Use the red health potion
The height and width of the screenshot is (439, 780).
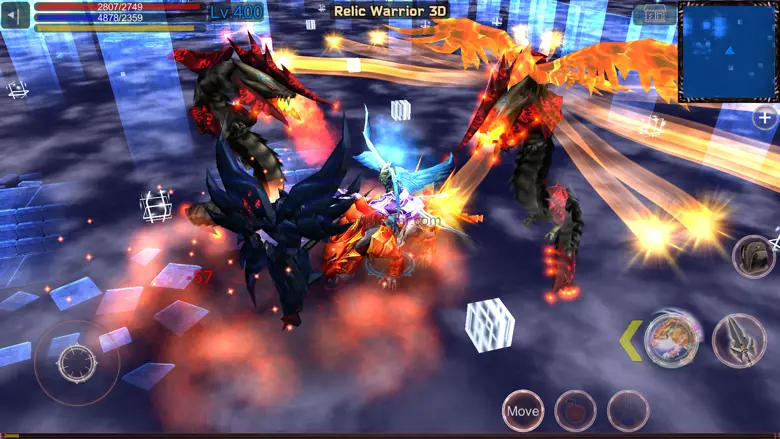pos(575,411)
